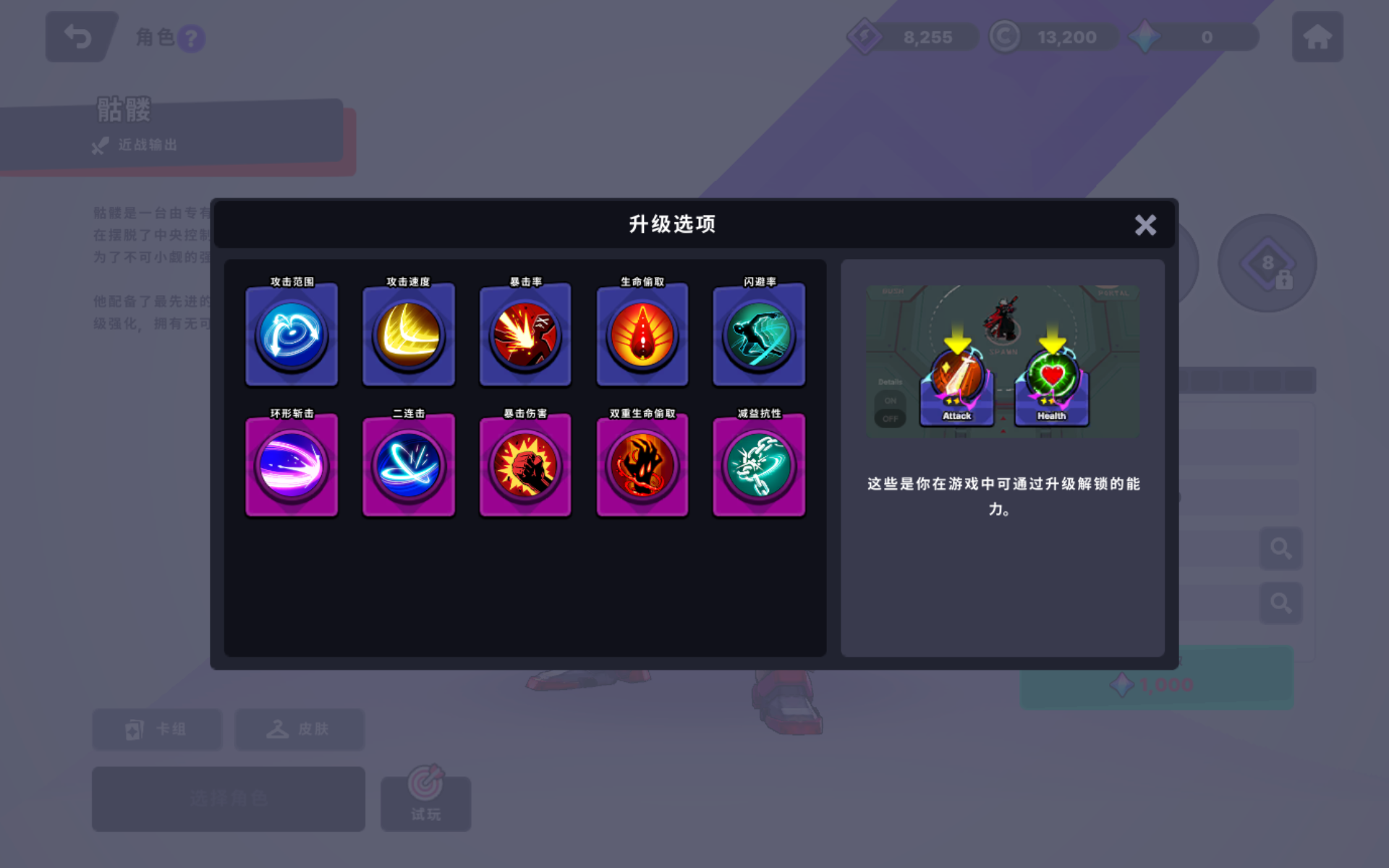
Task: Turn OFF the Details toggle in preview
Action: coord(889,417)
